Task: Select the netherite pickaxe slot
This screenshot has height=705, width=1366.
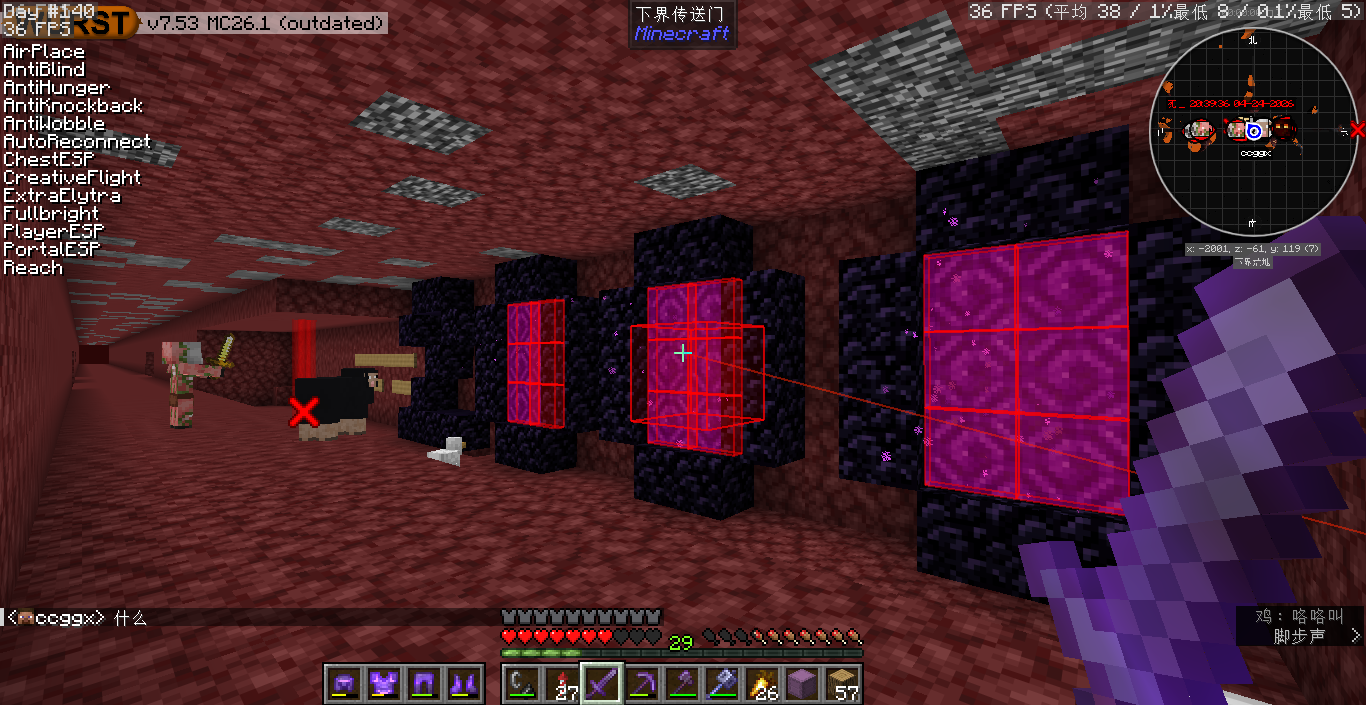Action: 643,684
